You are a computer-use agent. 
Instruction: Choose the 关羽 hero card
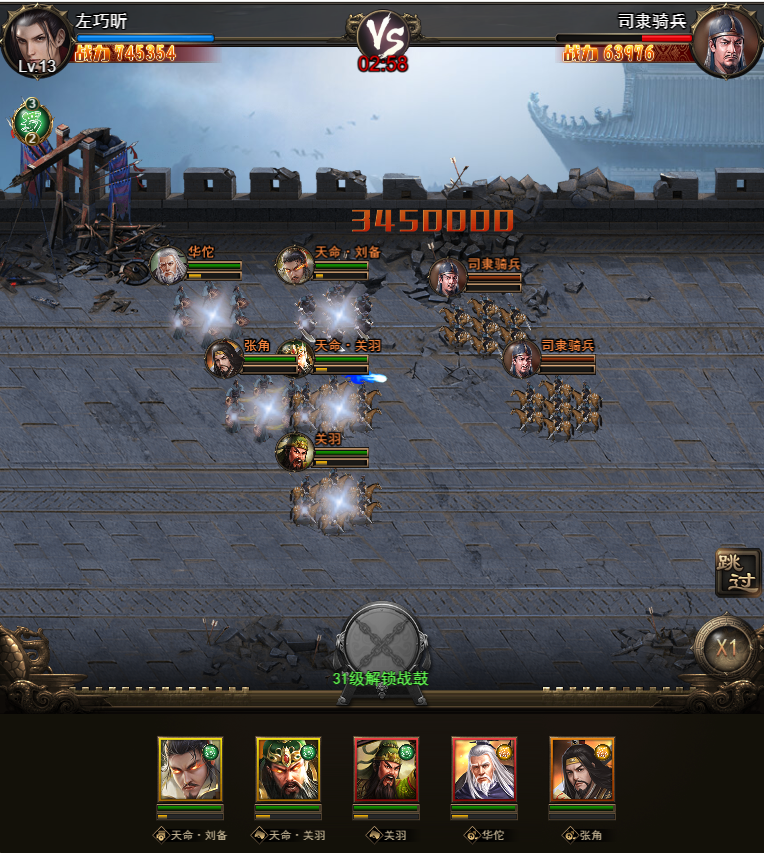386,769
